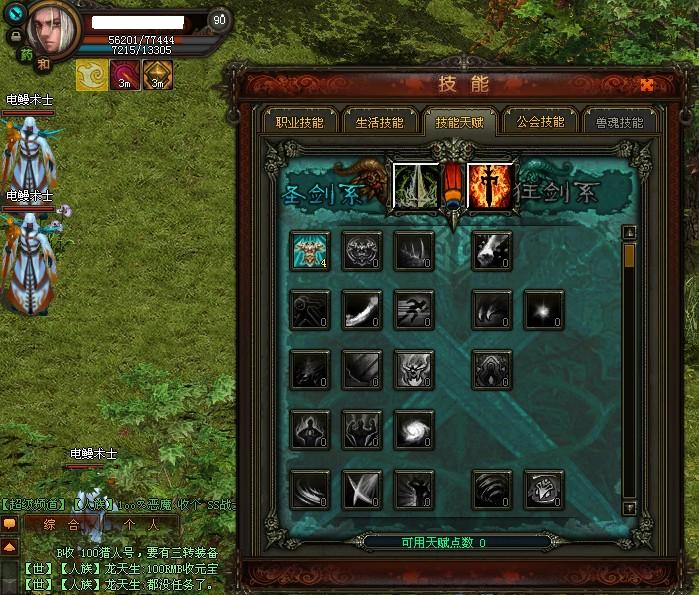Viewport: 699px width, 595px height.
Task: Switch to the 兽魂技能 tab
Action: click(619, 123)
